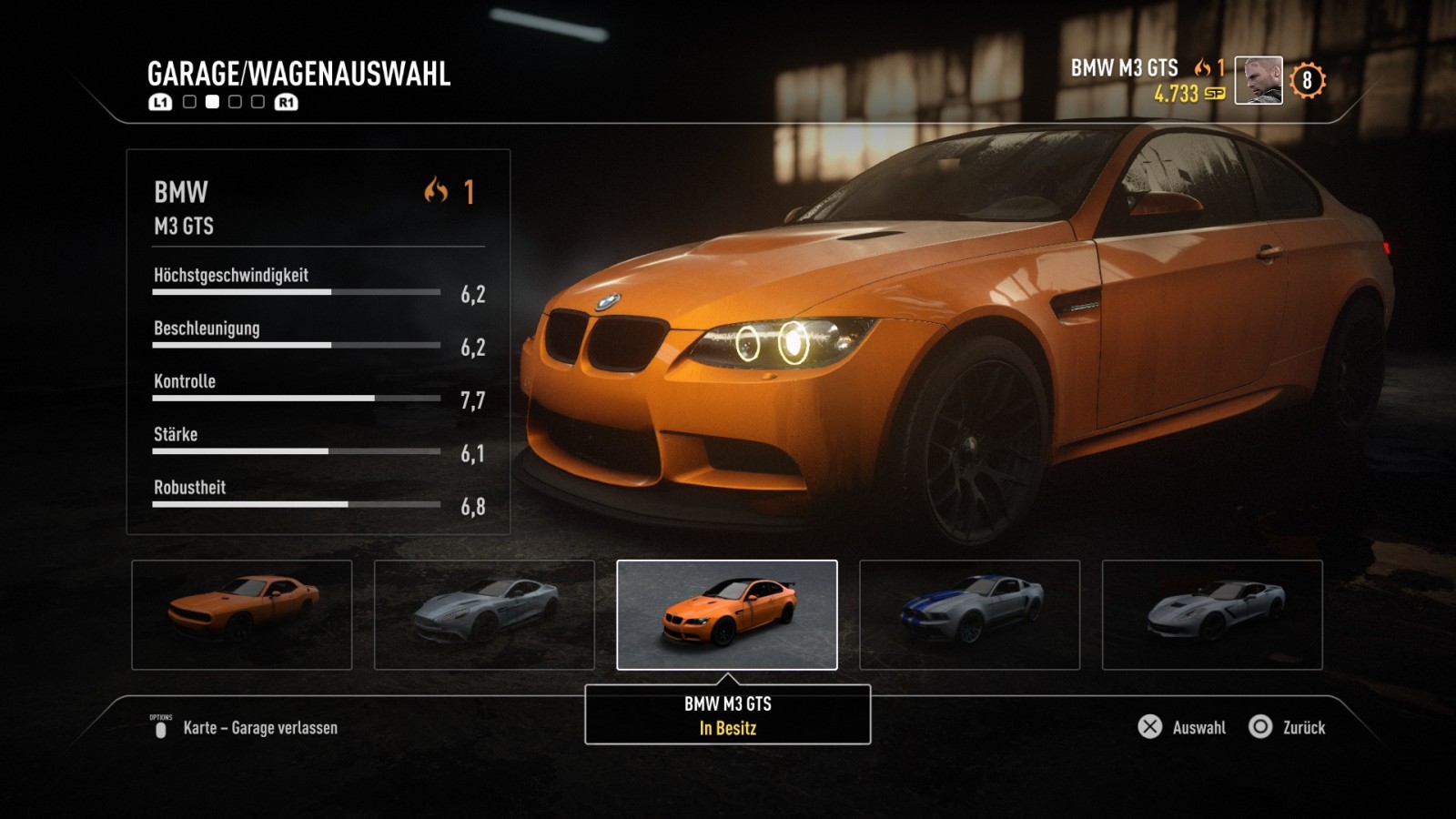Screen dimensions: 1456x819
Task: Choose the silver Aston Martin thumbnail
Action: [x=484, y=615]
